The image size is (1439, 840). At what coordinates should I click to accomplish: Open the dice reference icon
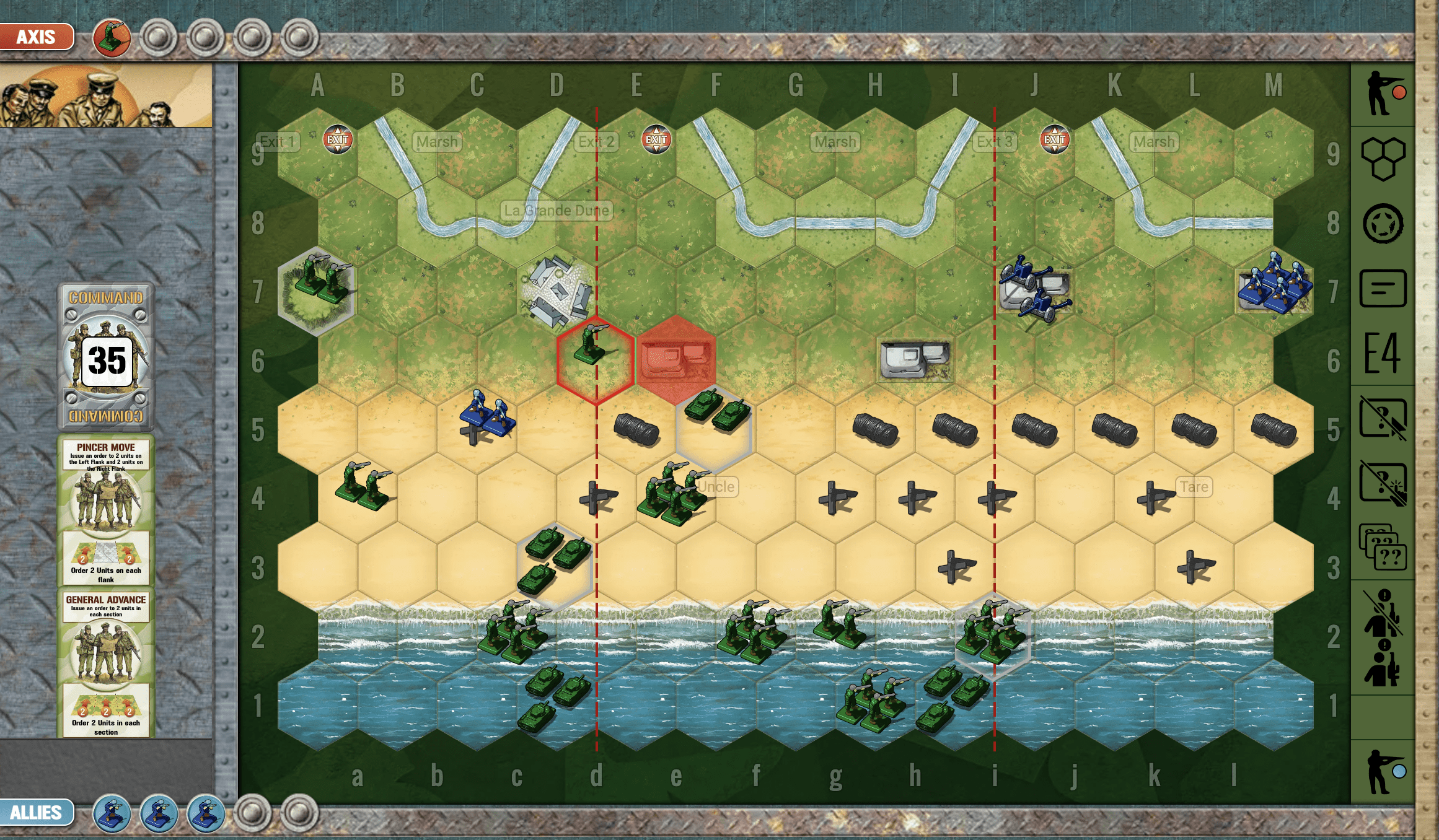1384,223
